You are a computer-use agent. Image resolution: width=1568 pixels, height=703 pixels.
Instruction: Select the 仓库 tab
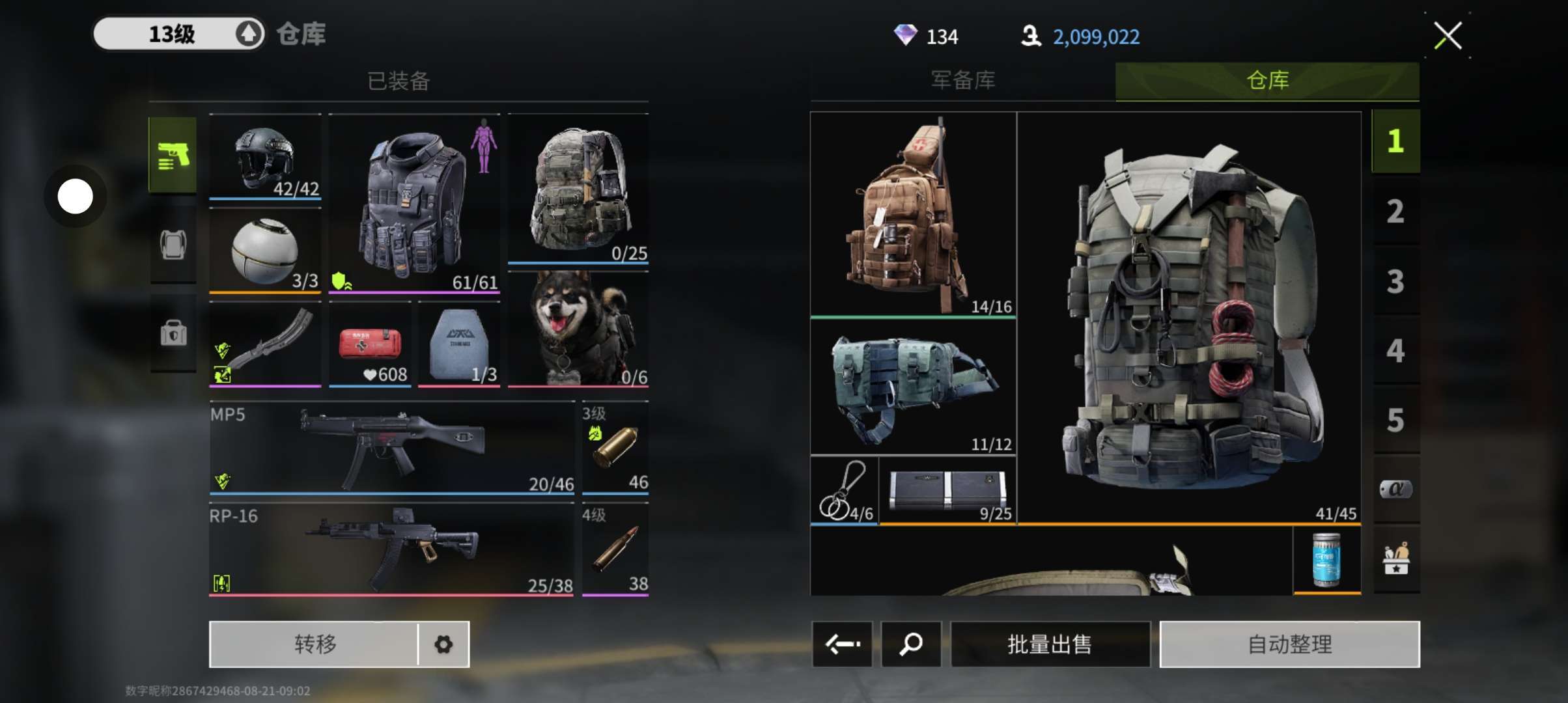(x=1267, y=81)
